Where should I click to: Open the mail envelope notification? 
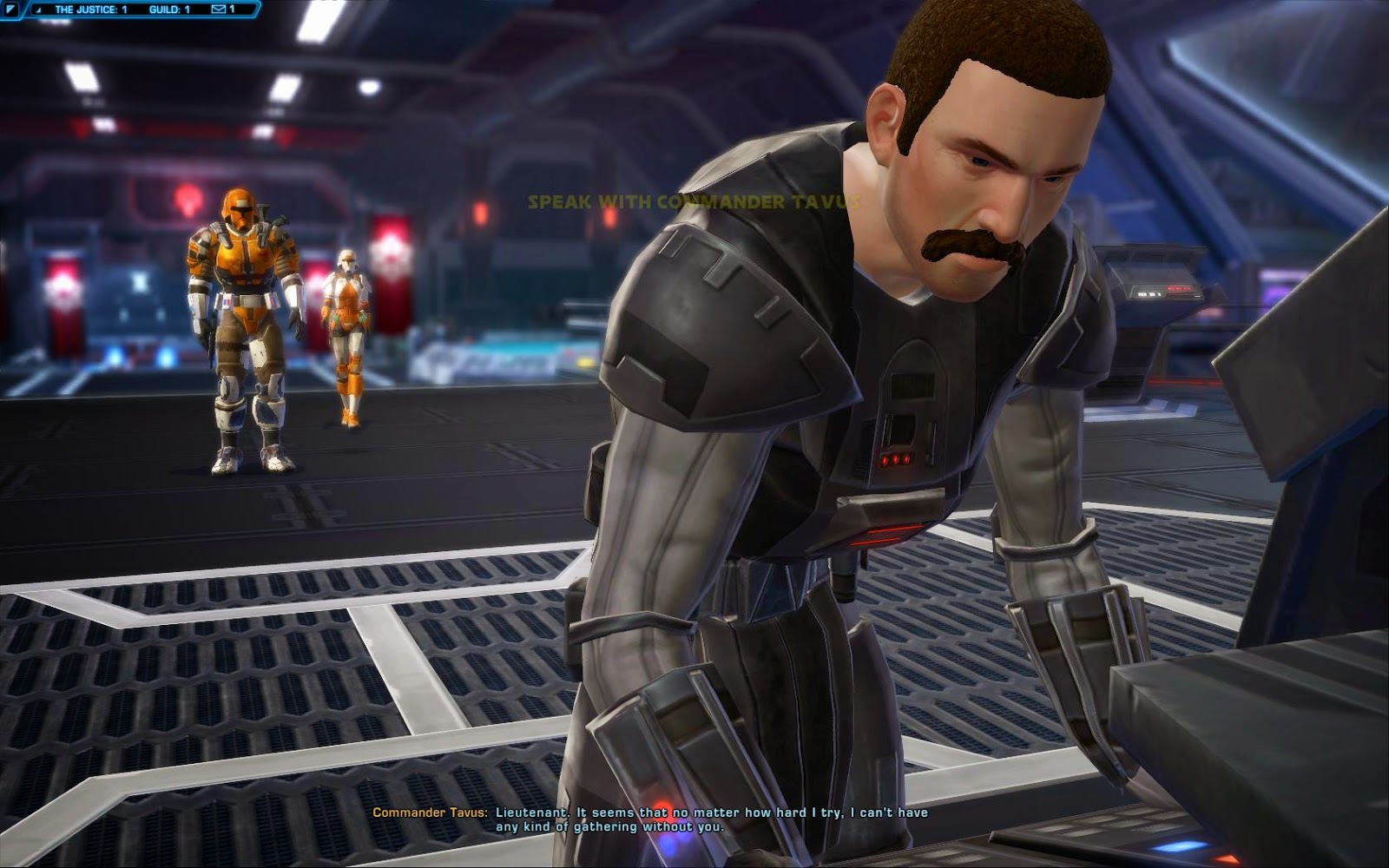[221, 10]
